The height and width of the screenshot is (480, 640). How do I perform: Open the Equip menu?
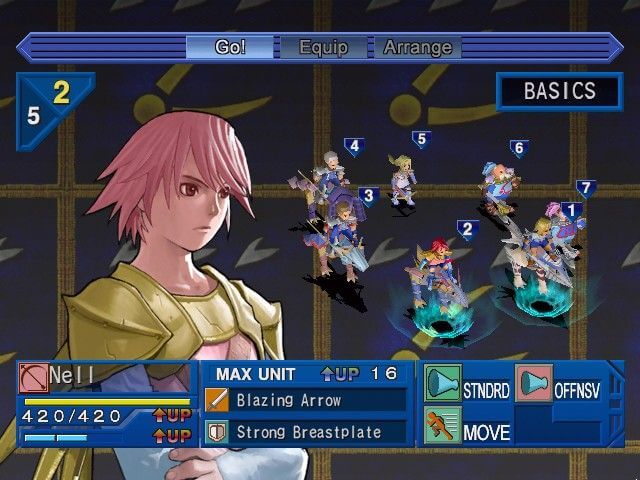pos(322,47)
